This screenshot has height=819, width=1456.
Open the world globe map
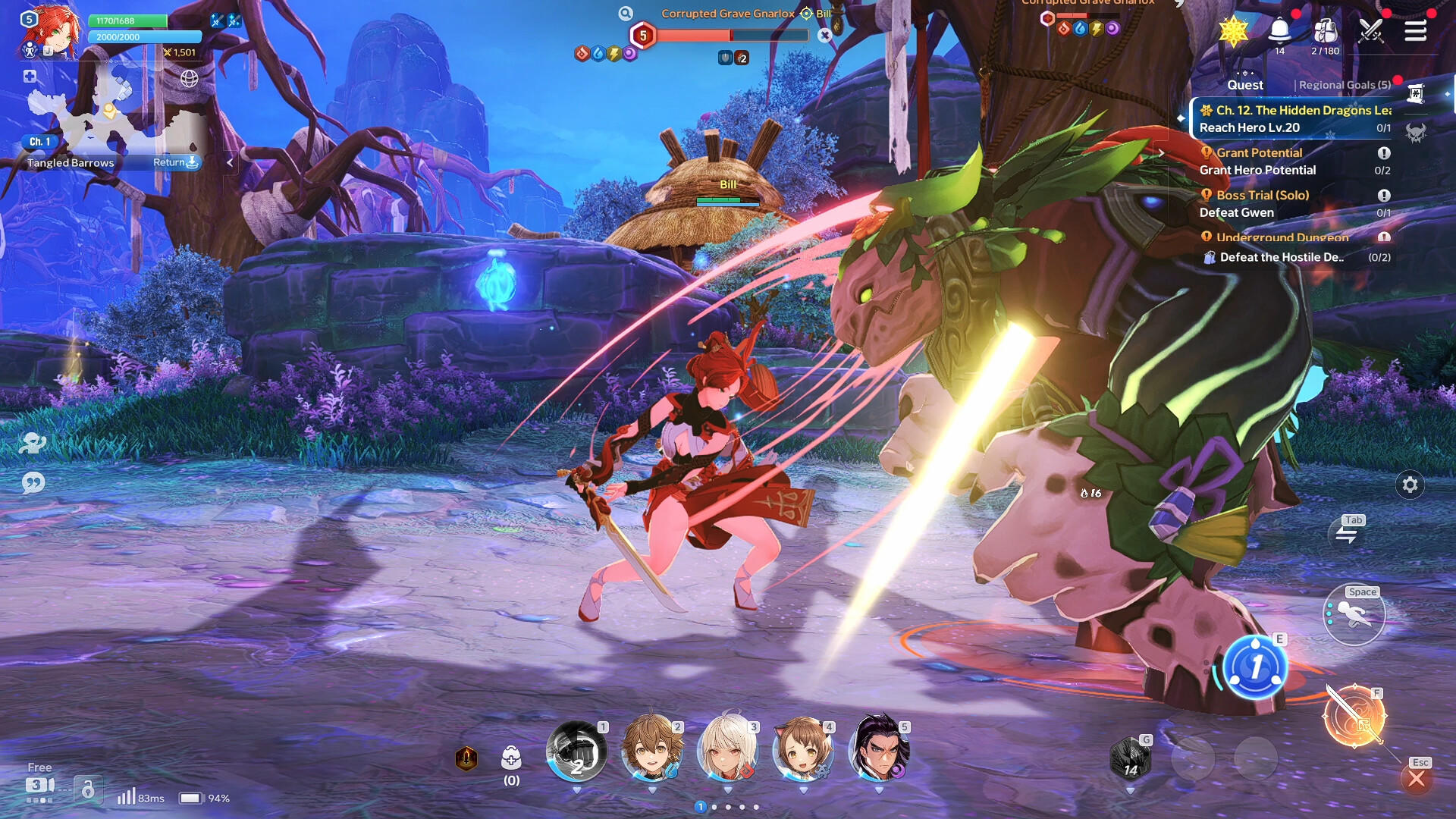pos(189,78)
